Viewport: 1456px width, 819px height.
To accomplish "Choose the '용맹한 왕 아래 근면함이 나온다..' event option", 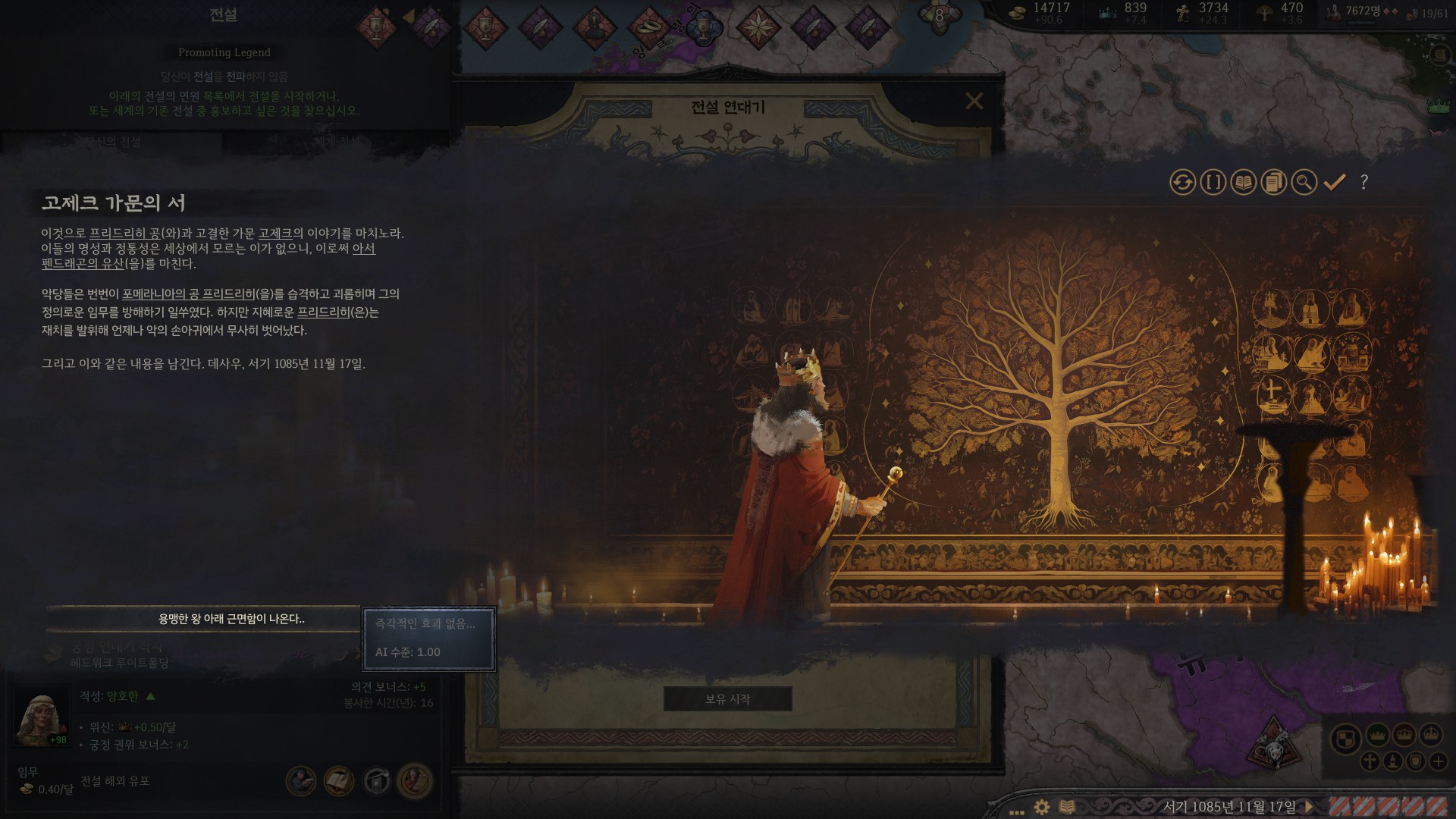I will click(x=231, y=619).
